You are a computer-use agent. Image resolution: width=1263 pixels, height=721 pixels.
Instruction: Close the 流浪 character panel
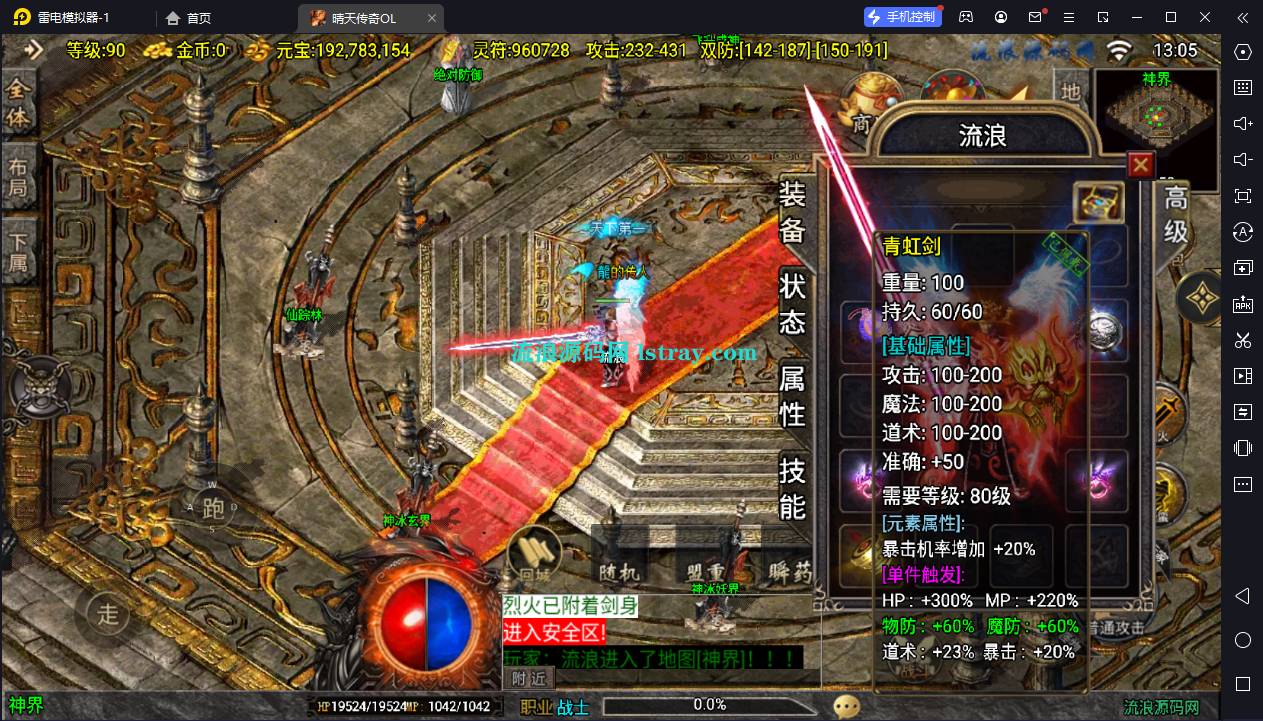click(1140, 164)
